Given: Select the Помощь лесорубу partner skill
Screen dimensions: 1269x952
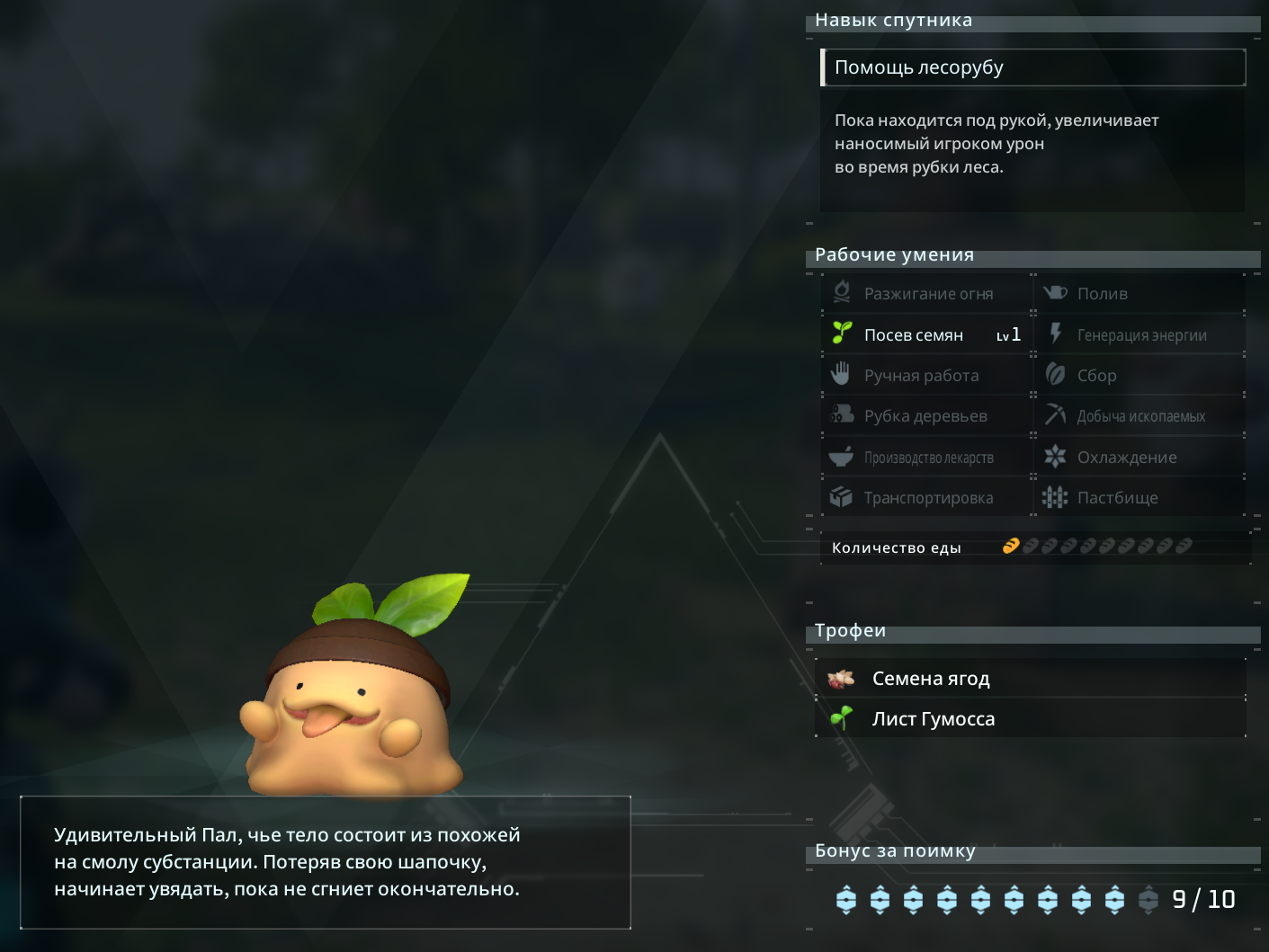Looking at the screenshot, I should point(1032,67).
